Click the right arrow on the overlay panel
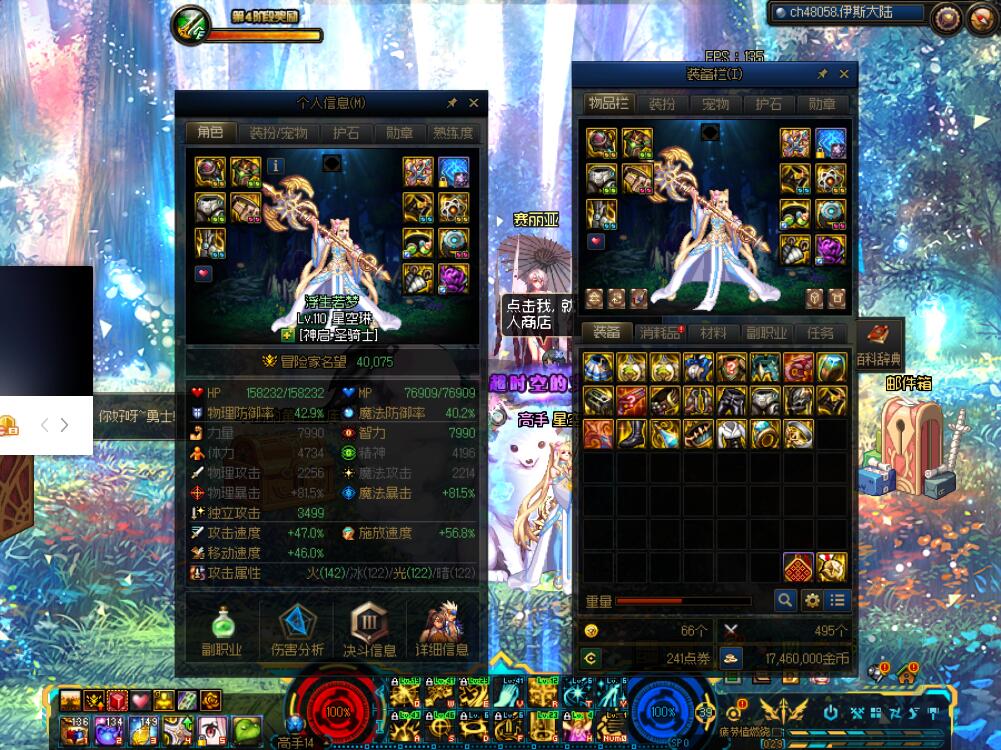Screen dimensions: 1001x750 64,425
